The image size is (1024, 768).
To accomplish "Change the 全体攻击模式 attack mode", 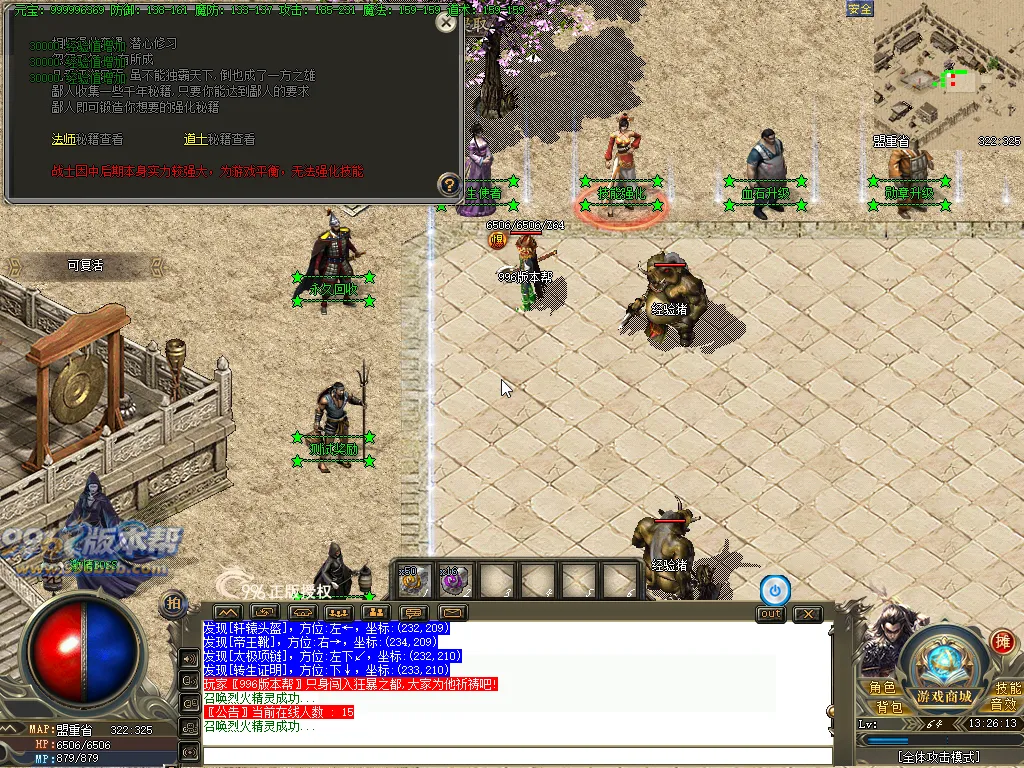I will tap(938, 757).
